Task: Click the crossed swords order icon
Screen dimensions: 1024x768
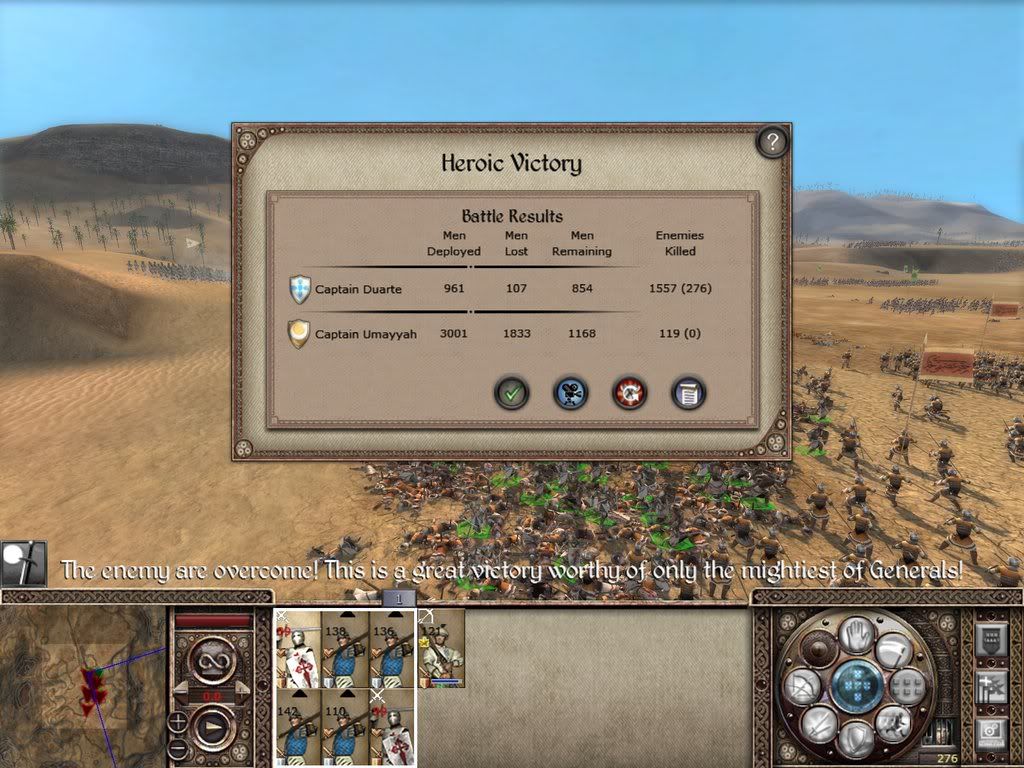Action: click(x=818, y=725)
